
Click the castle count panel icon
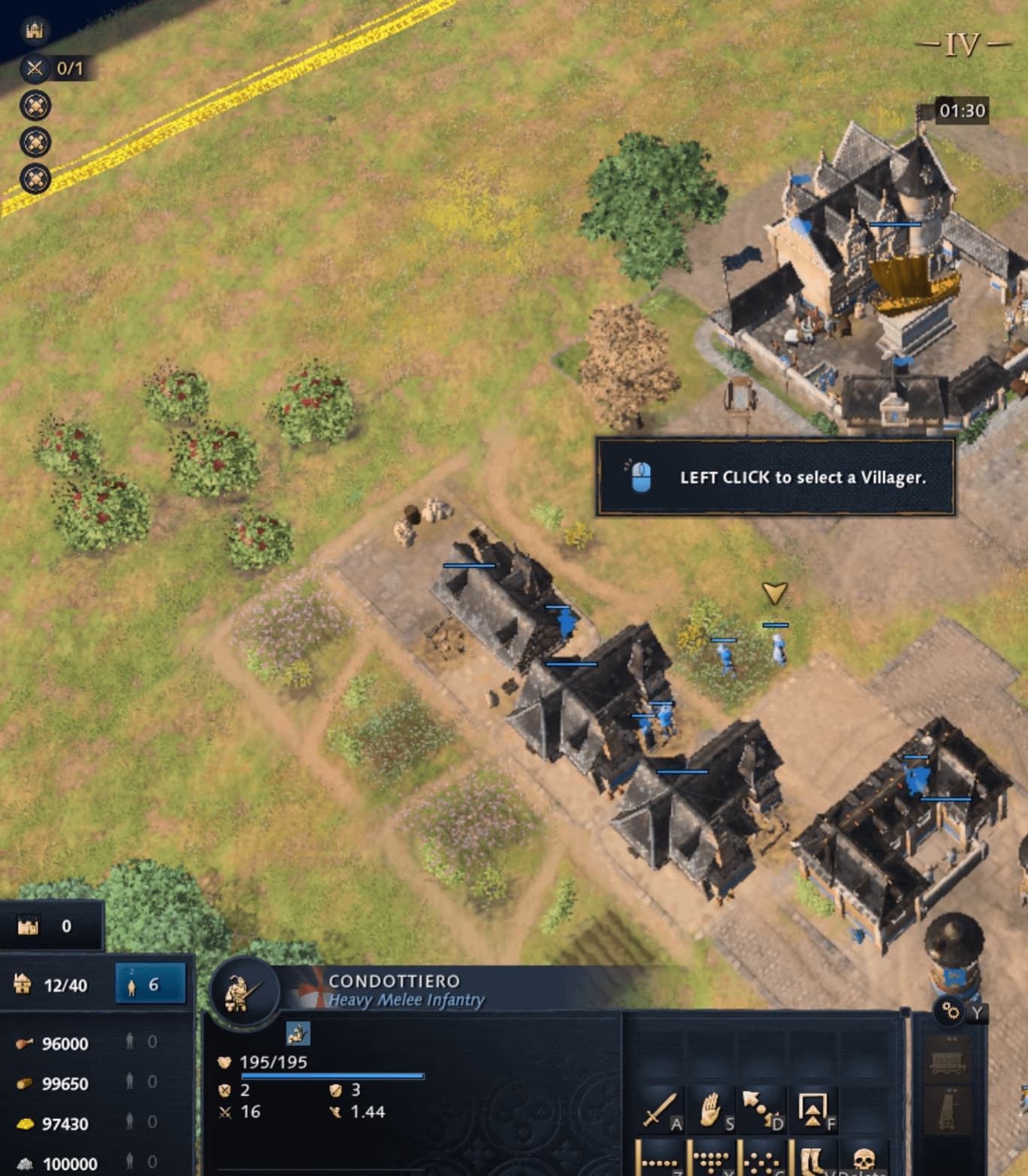(x=29, y=926)
